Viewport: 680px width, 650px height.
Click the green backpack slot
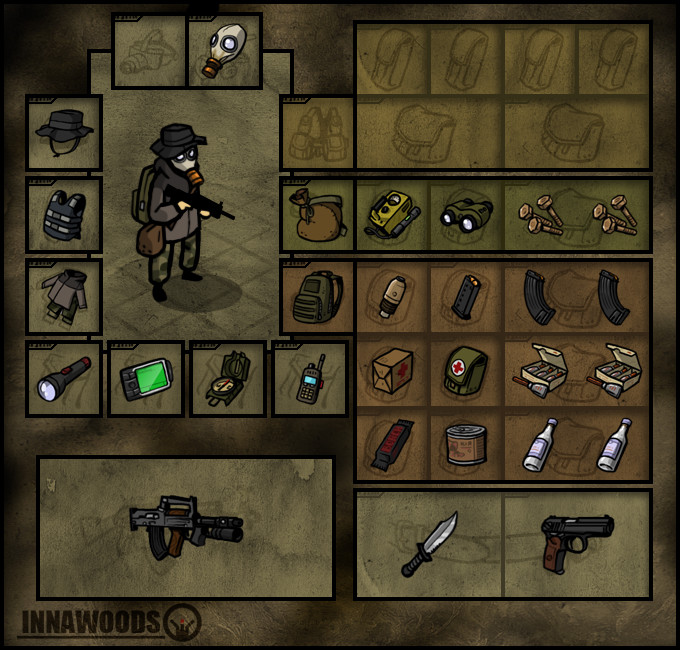click(x=317, y=297)
